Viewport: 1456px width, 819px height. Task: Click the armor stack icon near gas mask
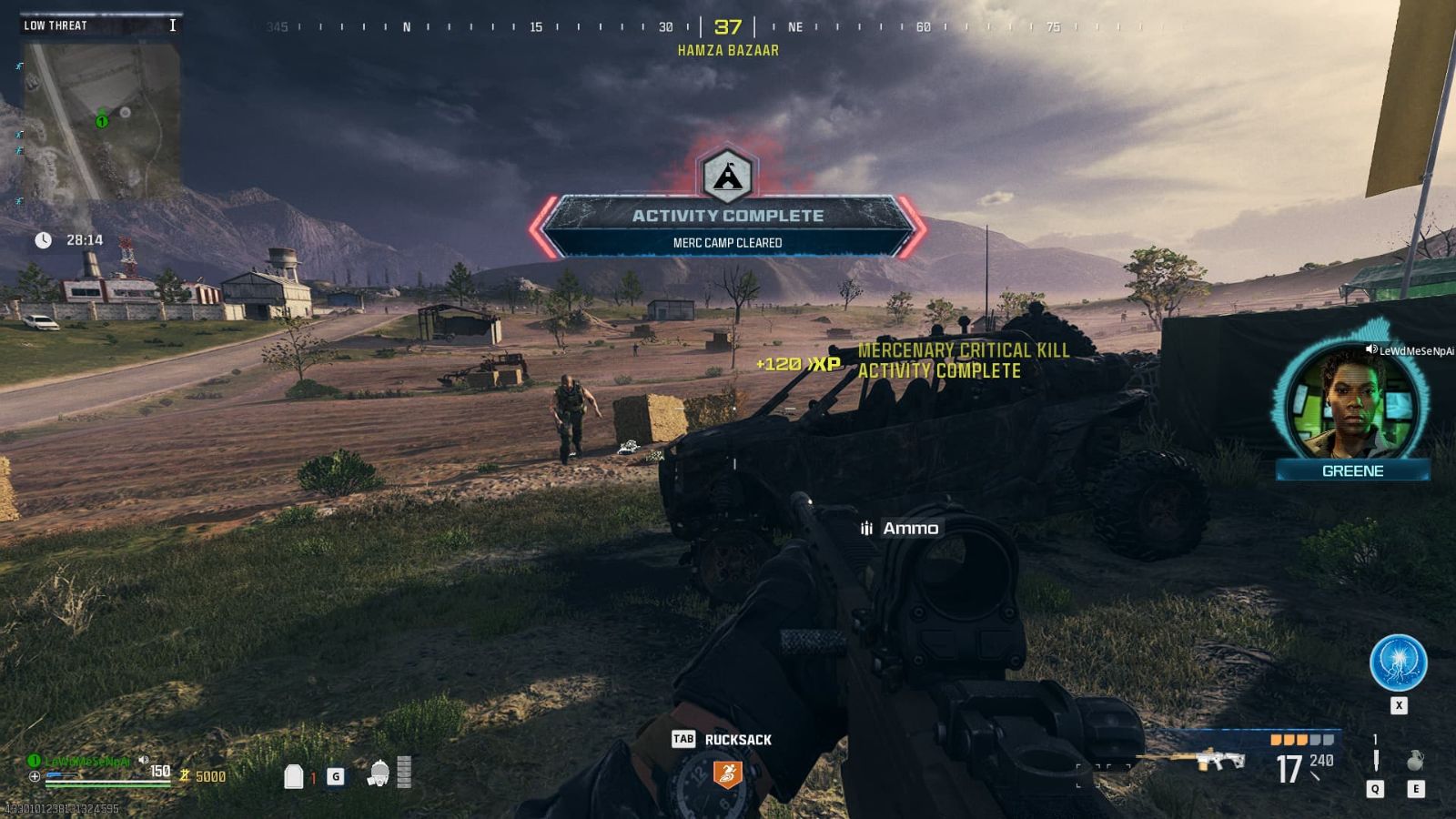click(403, 772)
